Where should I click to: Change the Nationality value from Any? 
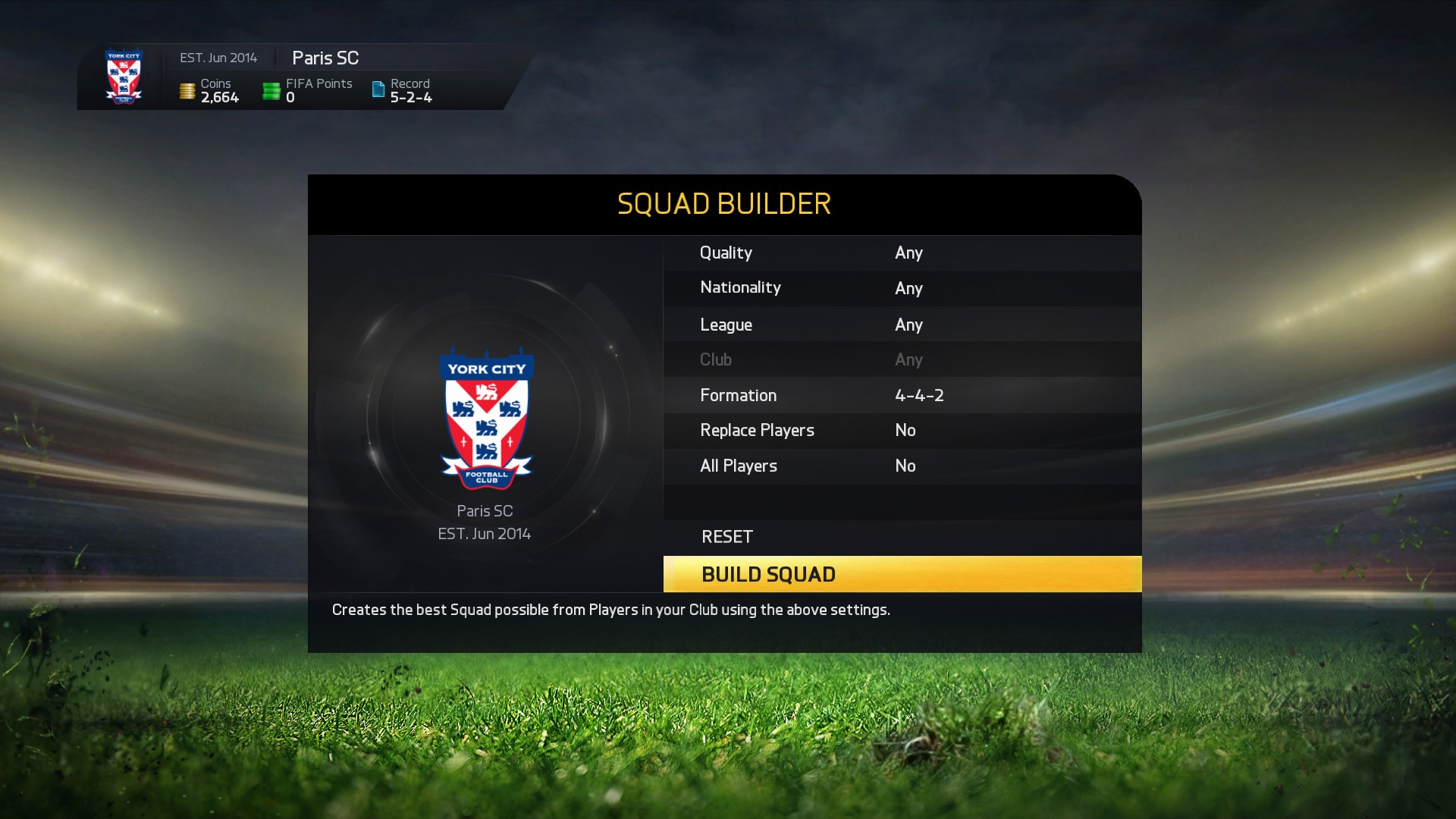click(x=902, y=288)
